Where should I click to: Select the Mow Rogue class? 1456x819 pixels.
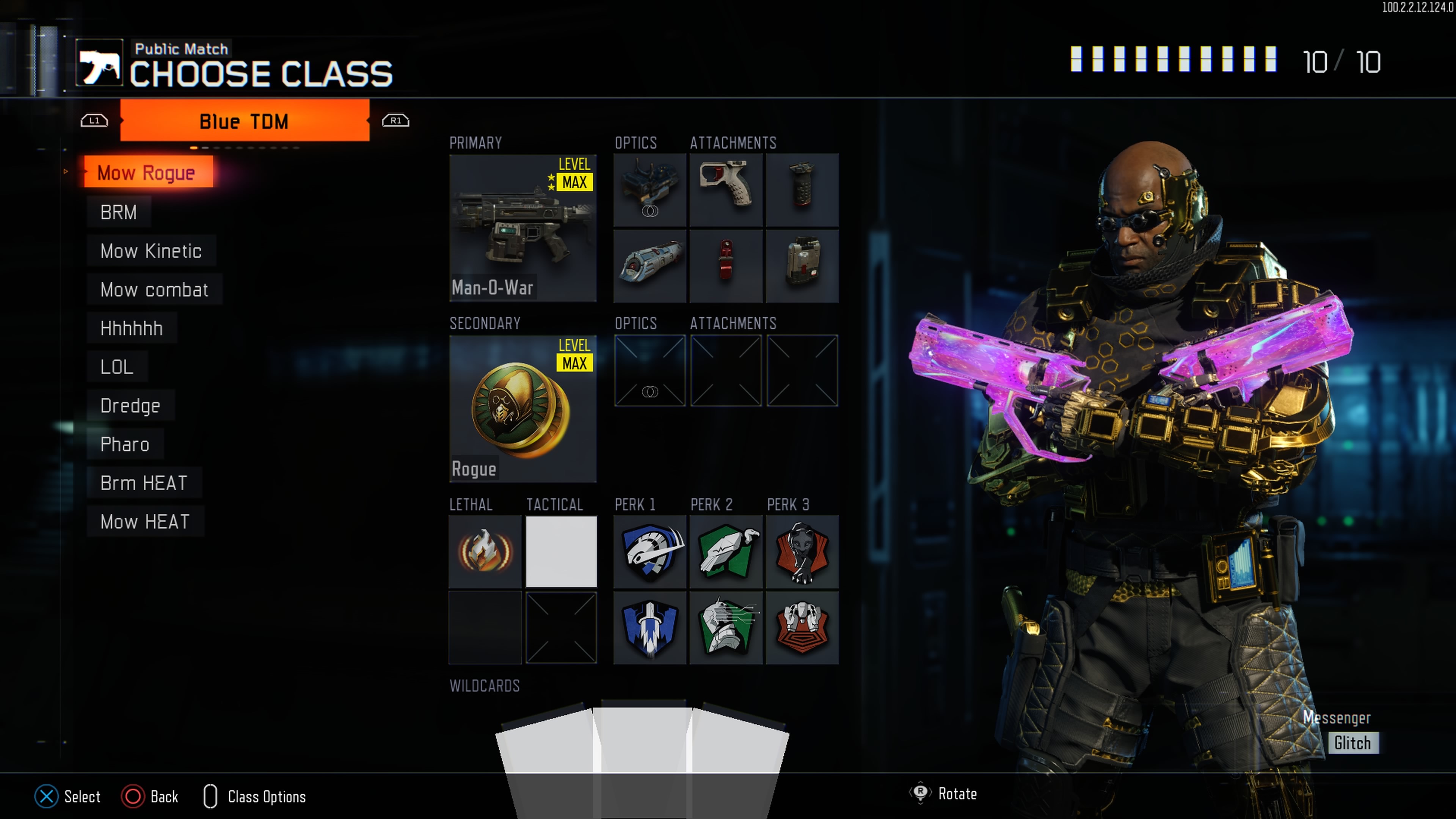point(147,173)
